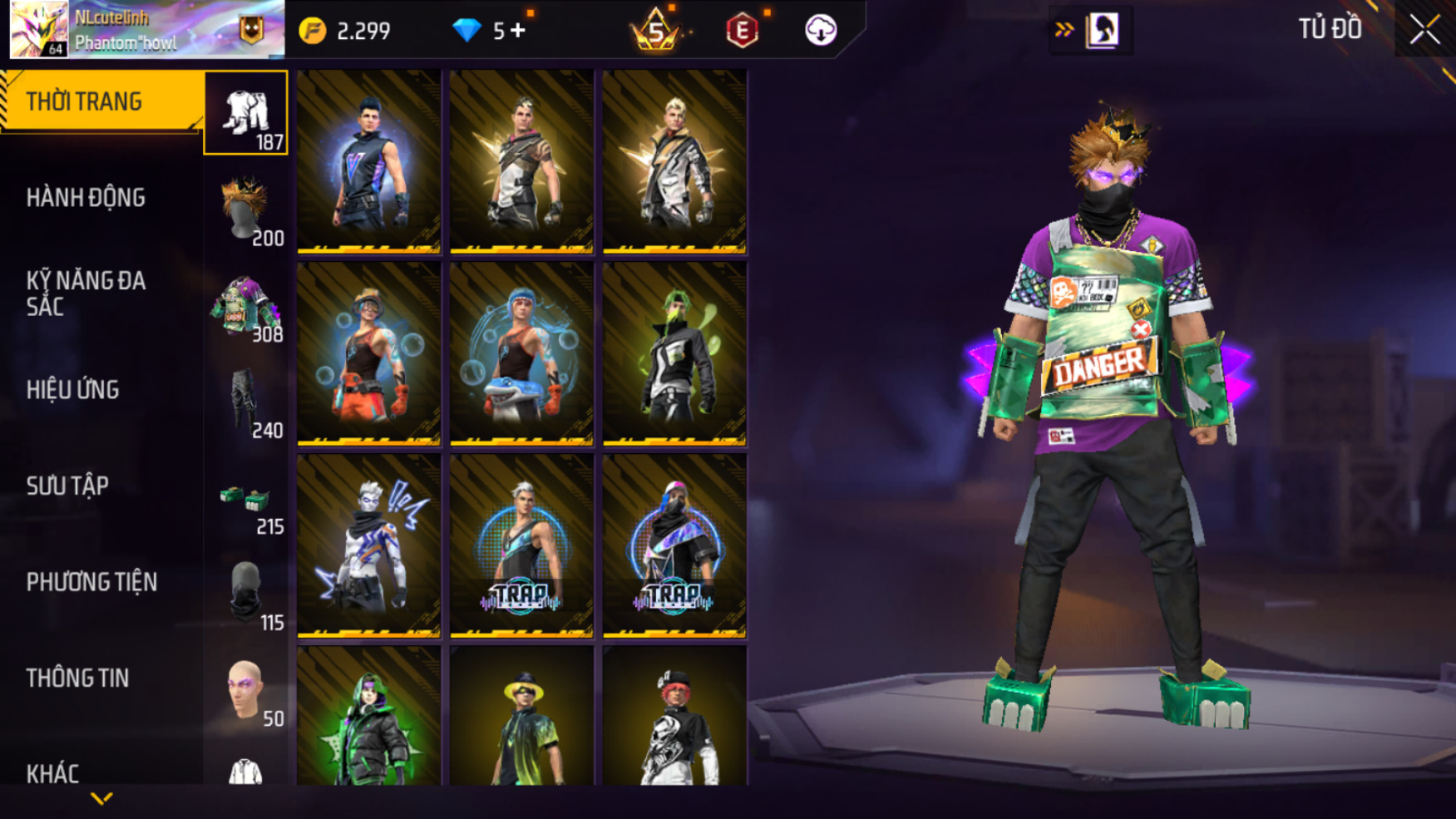Viewport: 1456px width, 819px height.
Task: Open the Kỹ Năng Đa Sắc tab
Action: pyautogui.click(x=86, y=294)
